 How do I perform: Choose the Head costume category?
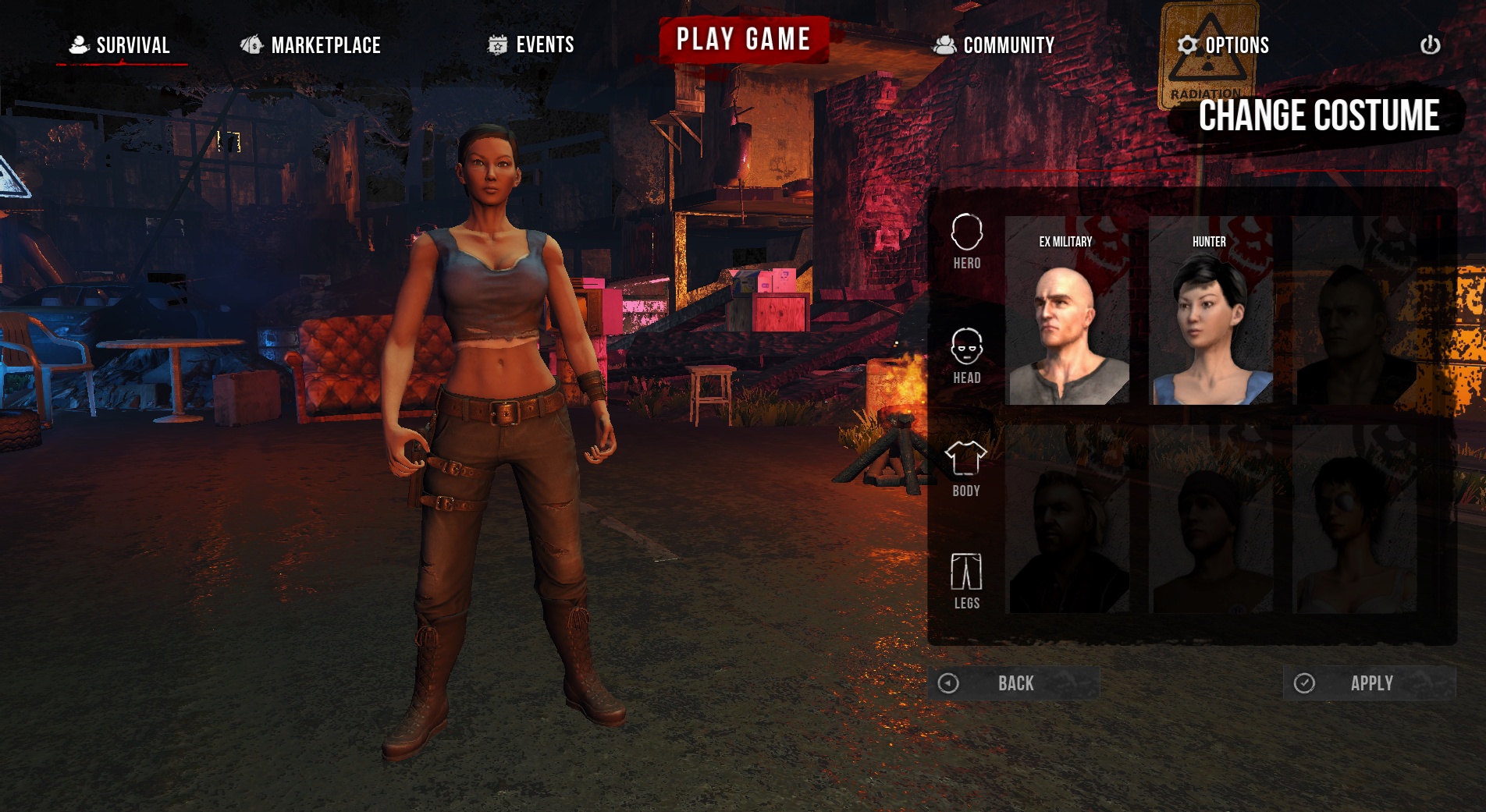point(966,356)
